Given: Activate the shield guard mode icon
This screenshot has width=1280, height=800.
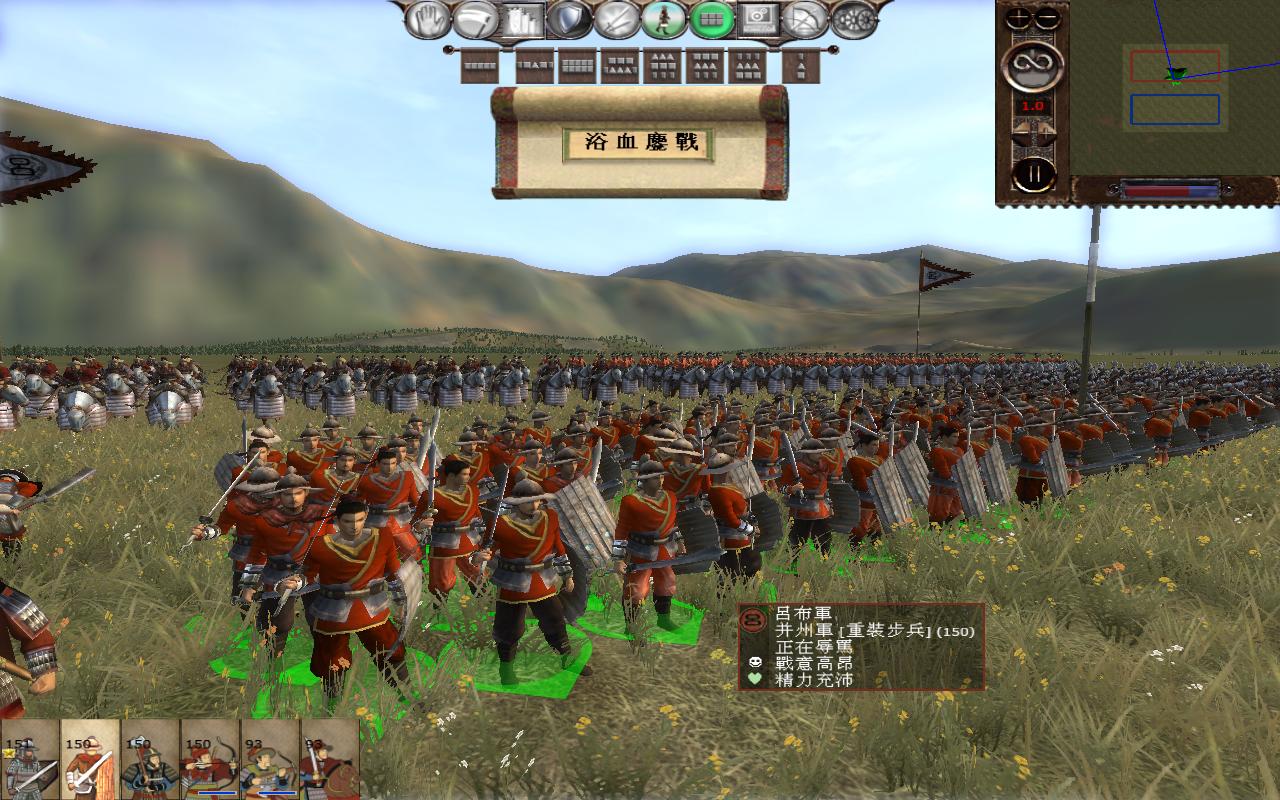Looking at the screenshot, I should (568, 19).
